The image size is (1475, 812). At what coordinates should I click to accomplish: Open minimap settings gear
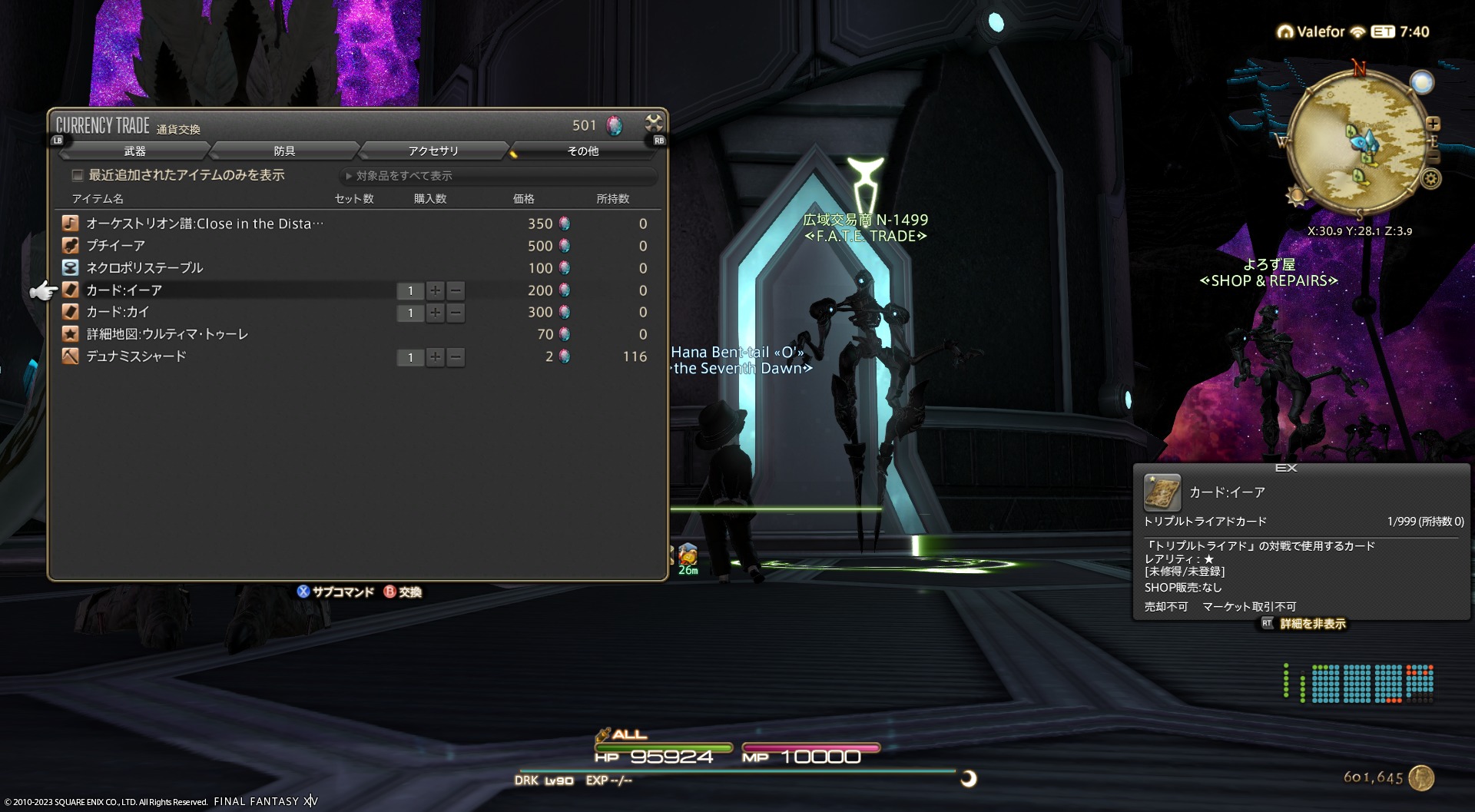(x=1430, y=179)
